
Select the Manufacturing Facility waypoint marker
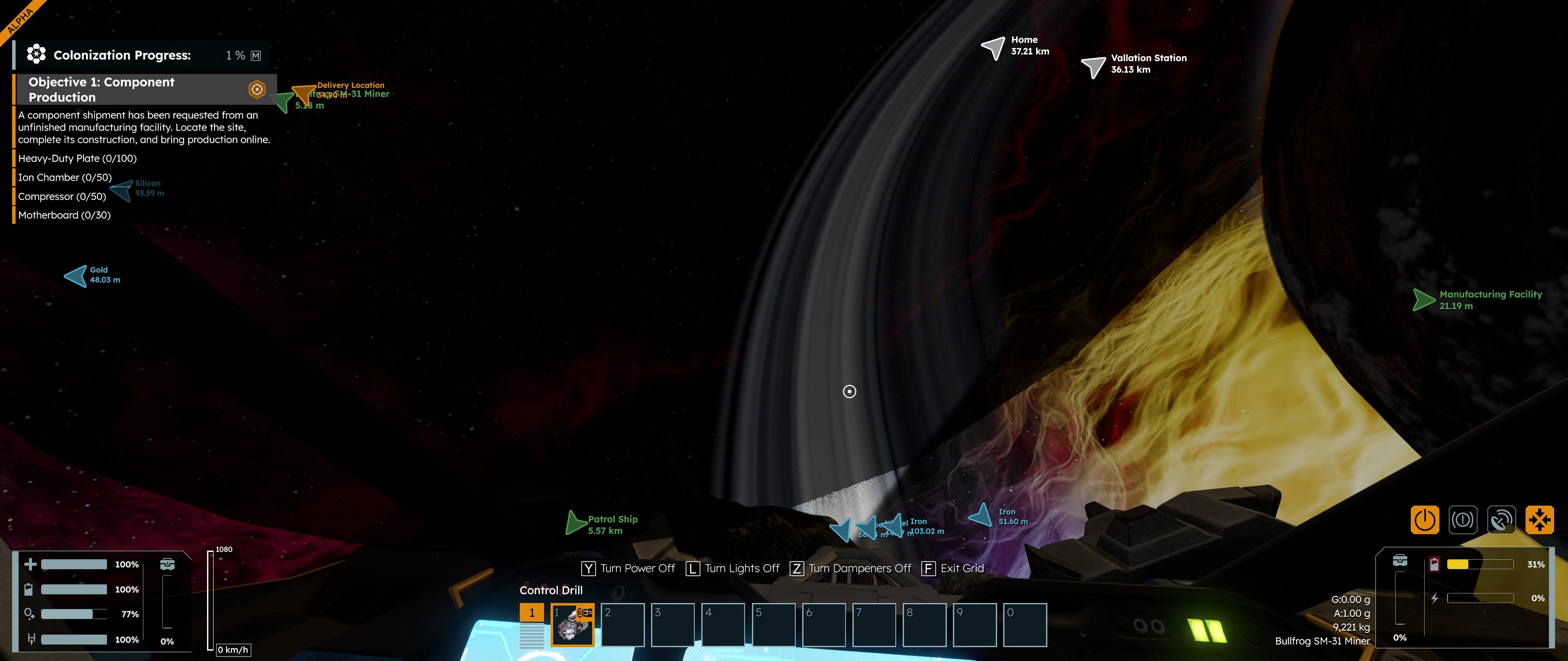[x=1423, y=300]
